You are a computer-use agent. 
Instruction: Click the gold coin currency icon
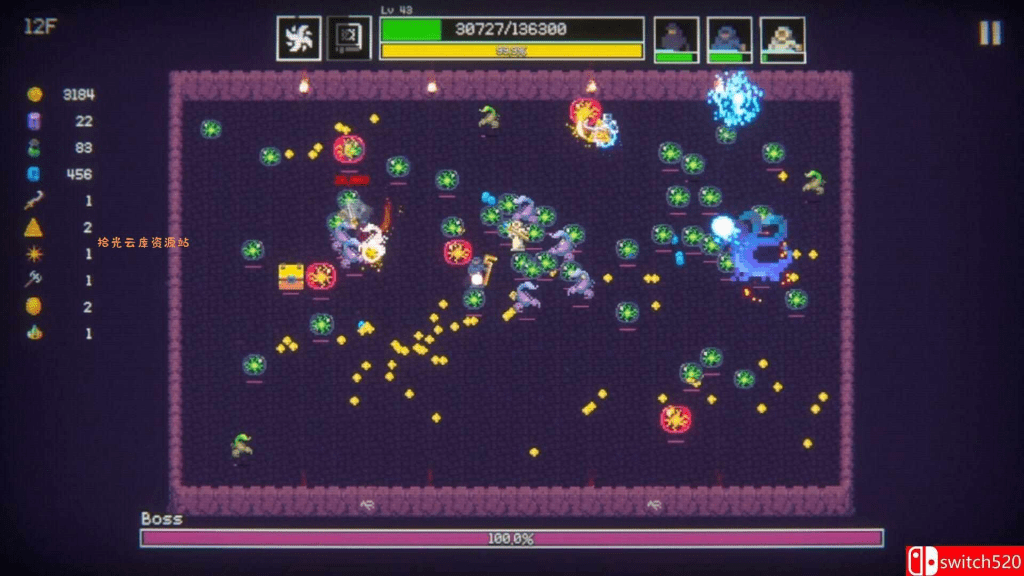[35, 95]
